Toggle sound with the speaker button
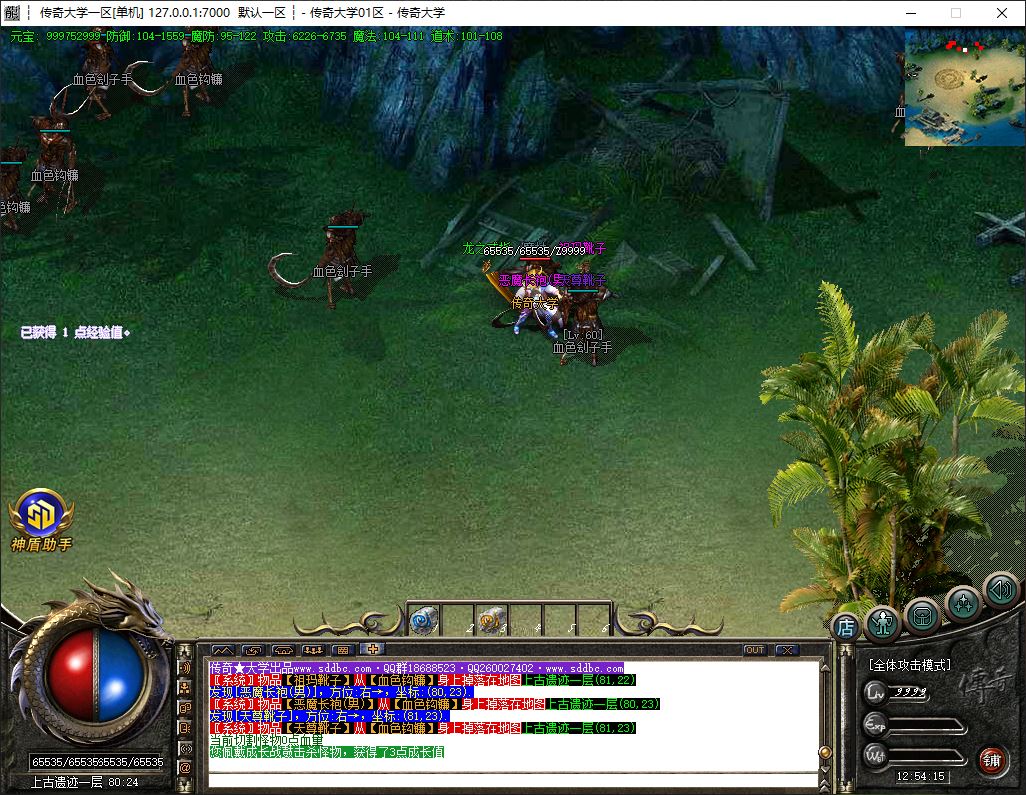1026x795 pixels. click(x=999, y=589)
